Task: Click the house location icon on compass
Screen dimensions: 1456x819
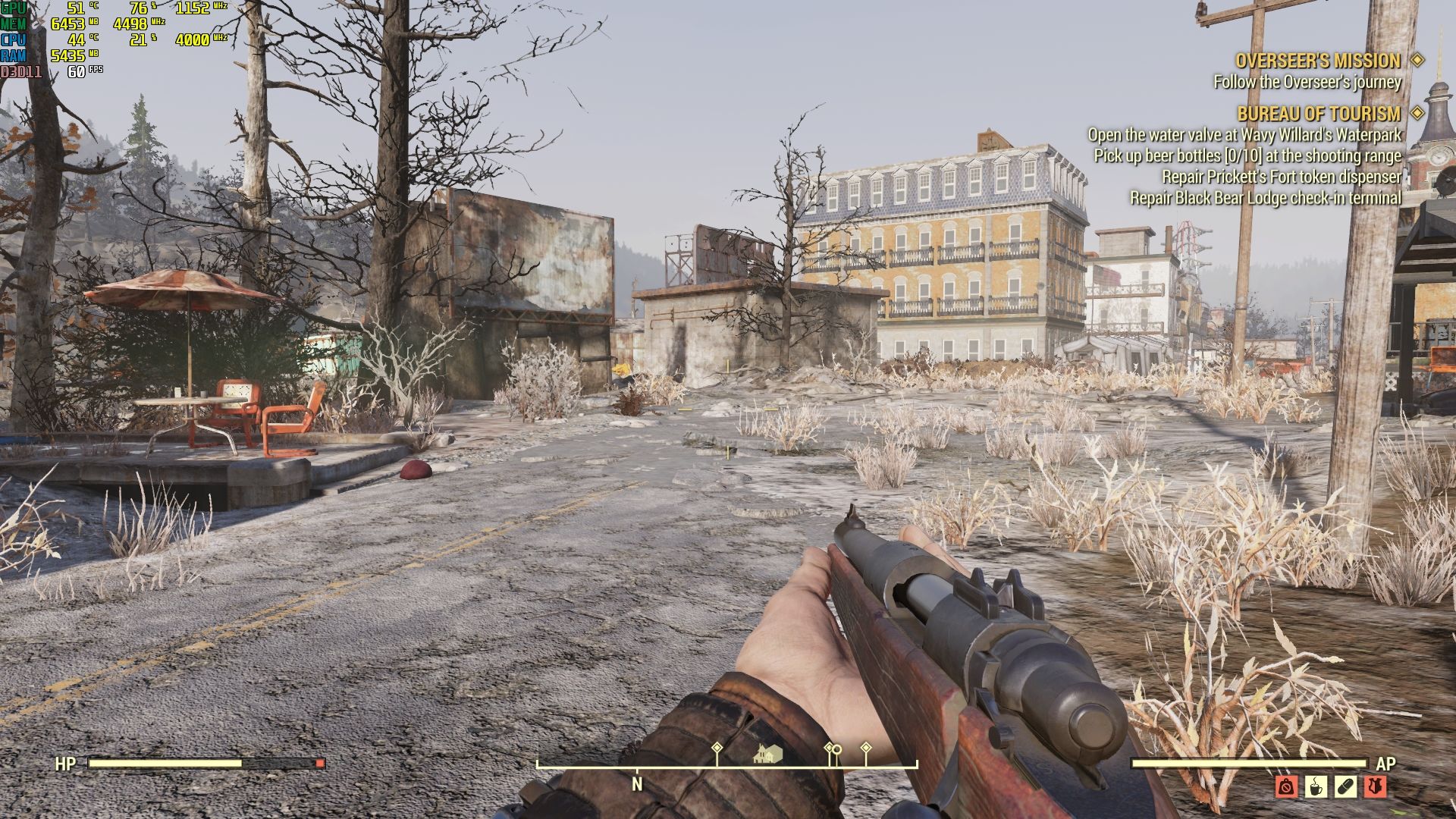Action: [x=768, y=754]
